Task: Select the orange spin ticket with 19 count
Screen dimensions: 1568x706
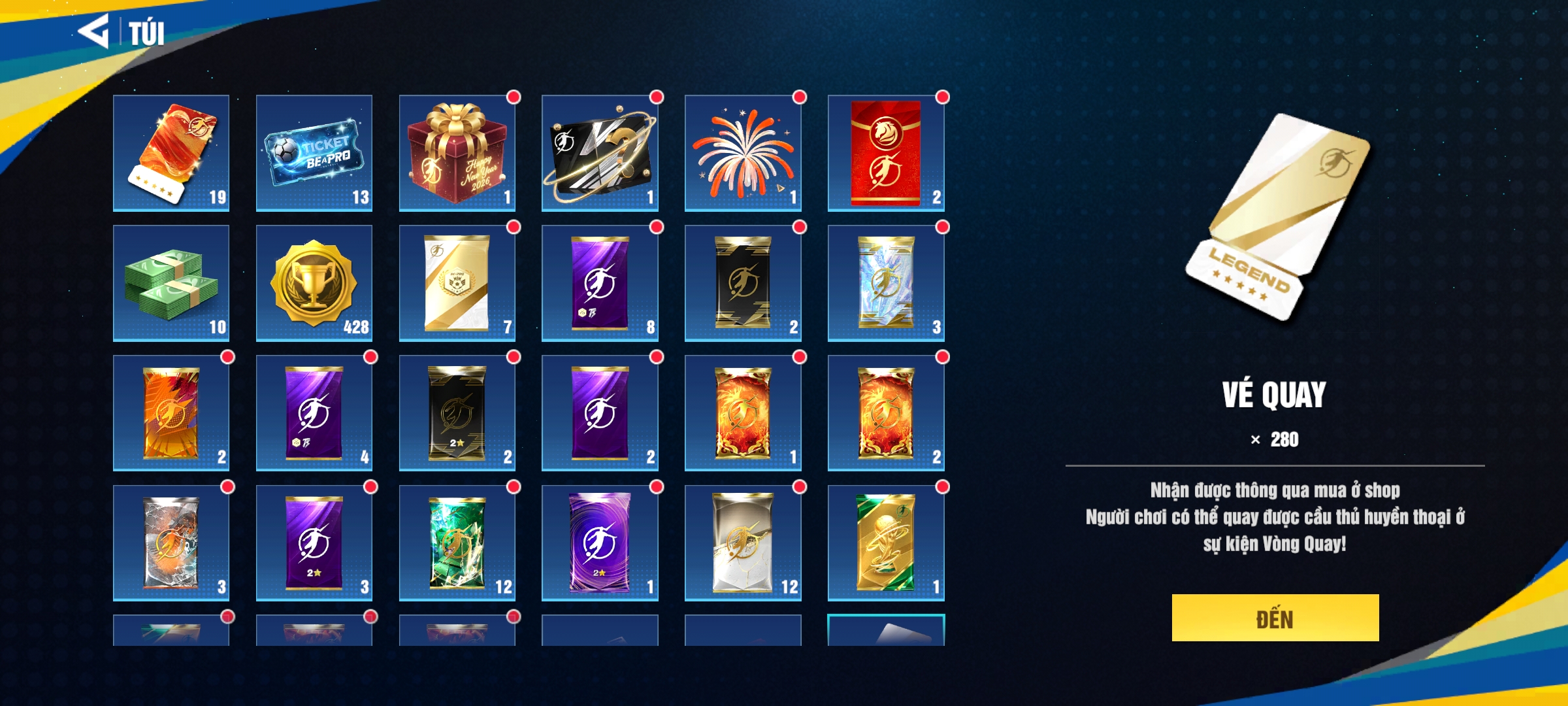Action: pos(171,153)
